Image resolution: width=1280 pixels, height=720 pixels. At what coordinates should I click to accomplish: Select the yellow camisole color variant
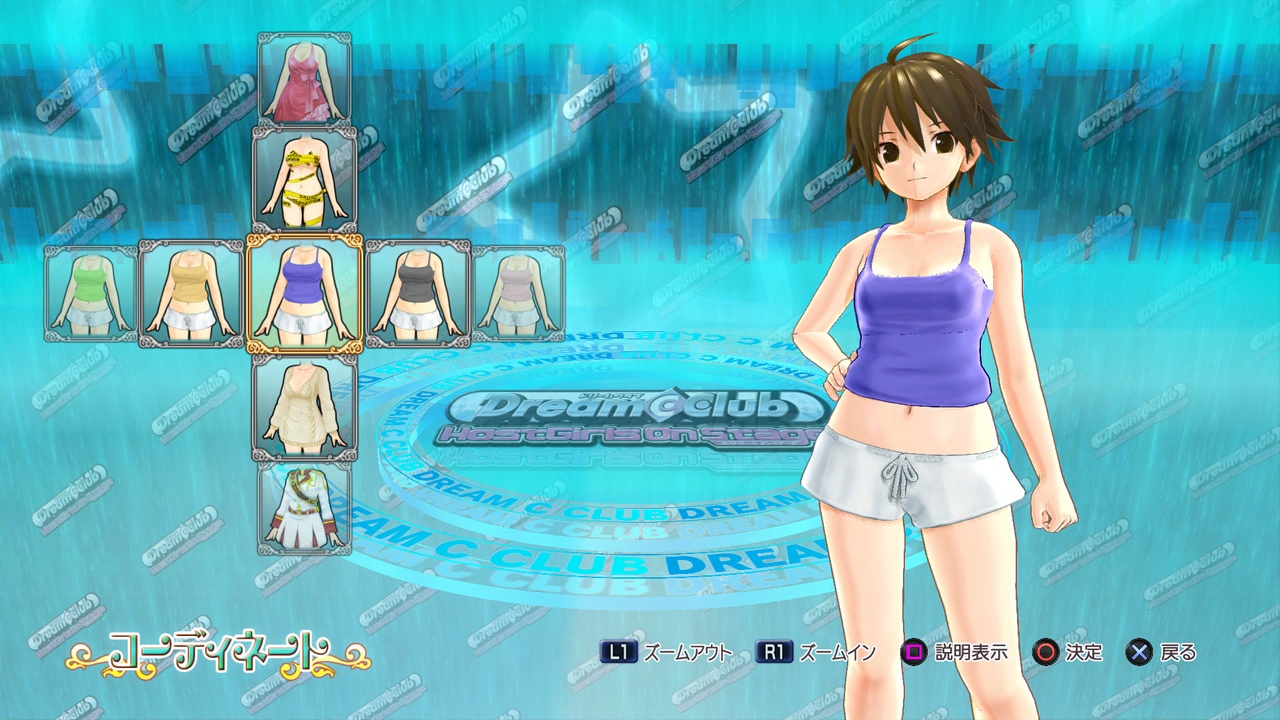[191, 293]
